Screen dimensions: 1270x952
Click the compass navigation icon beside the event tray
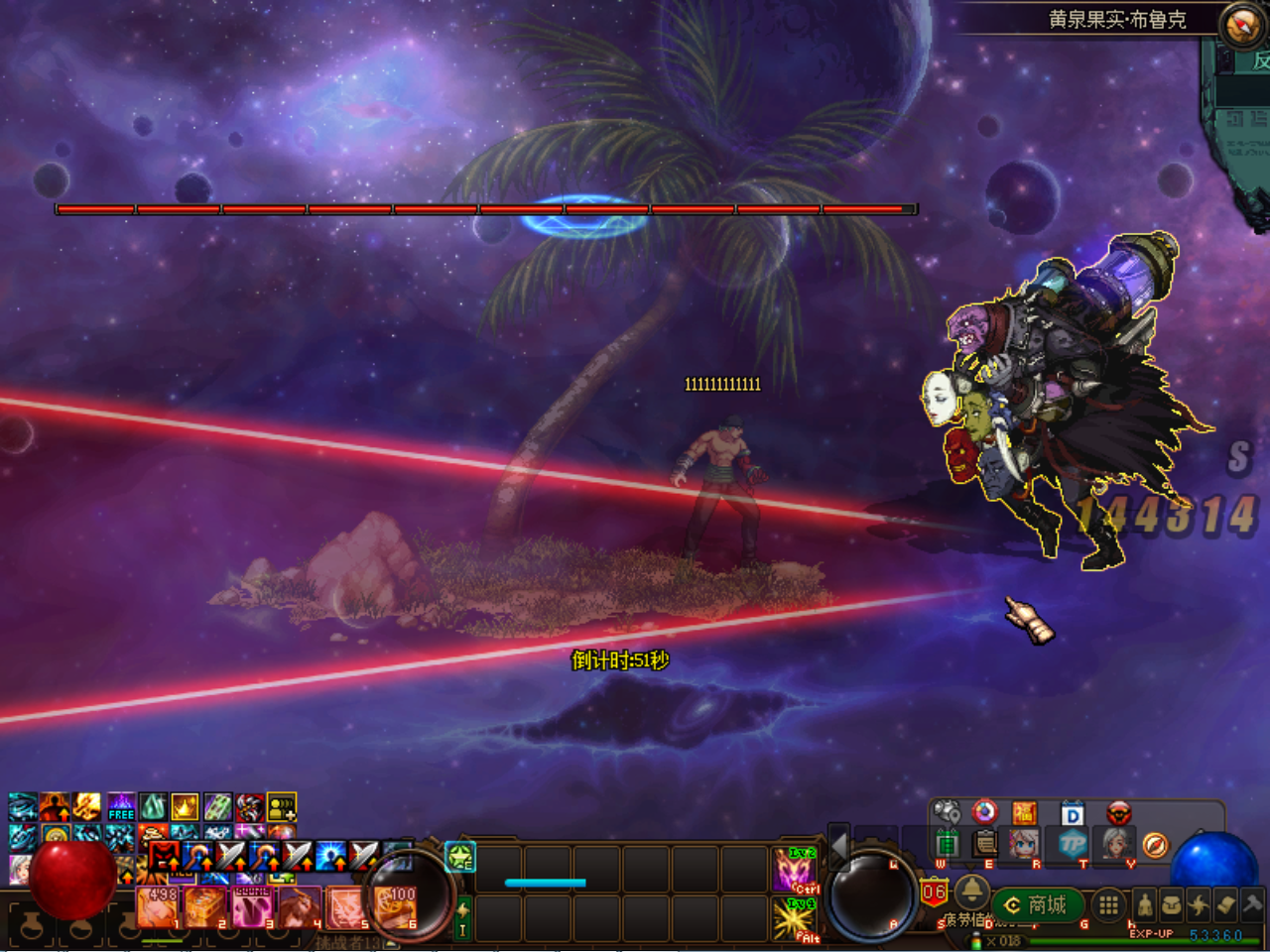click(1155, 846)
